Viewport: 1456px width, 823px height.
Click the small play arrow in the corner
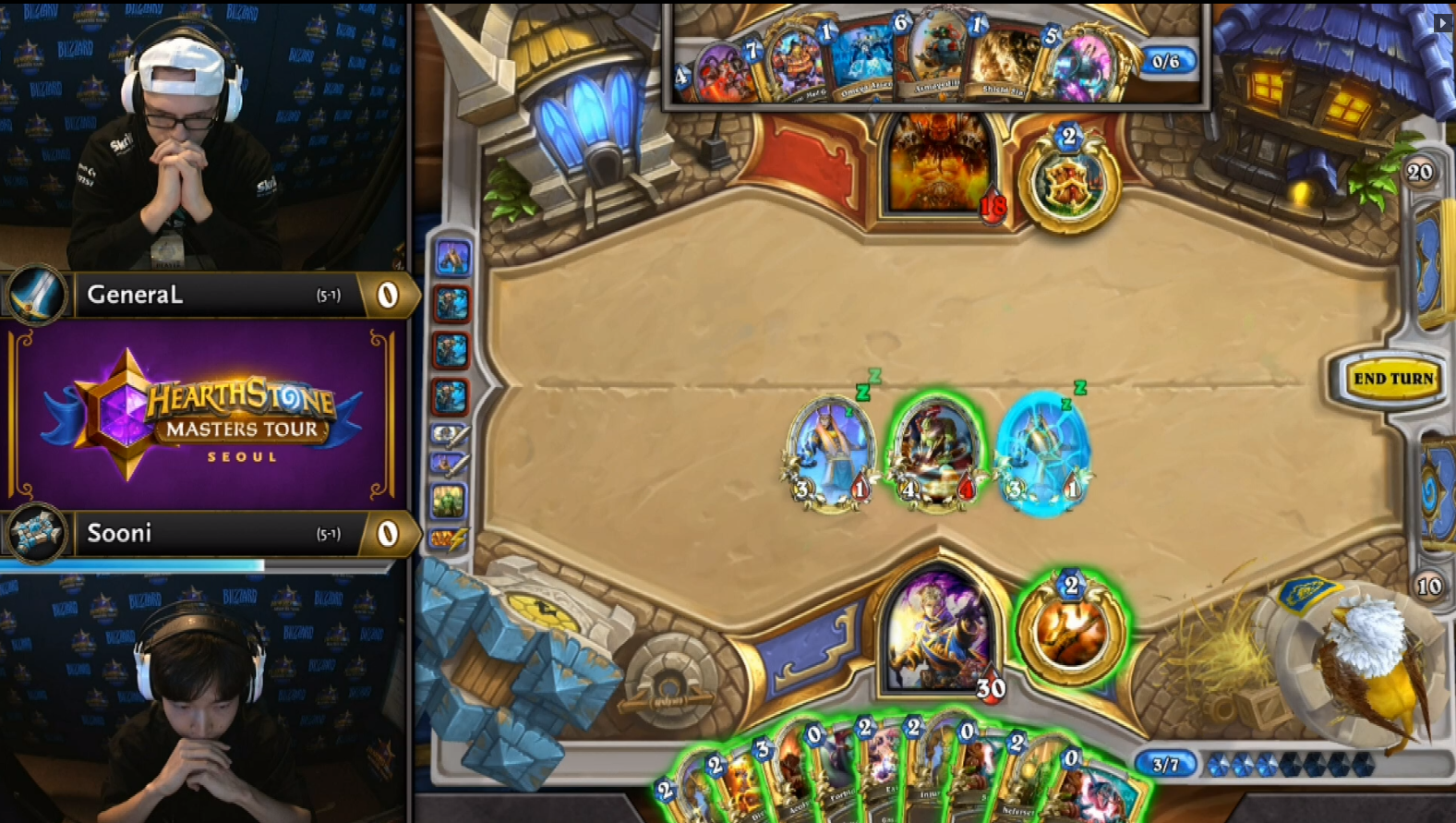pyautogui.click(x=1443, y=22)
